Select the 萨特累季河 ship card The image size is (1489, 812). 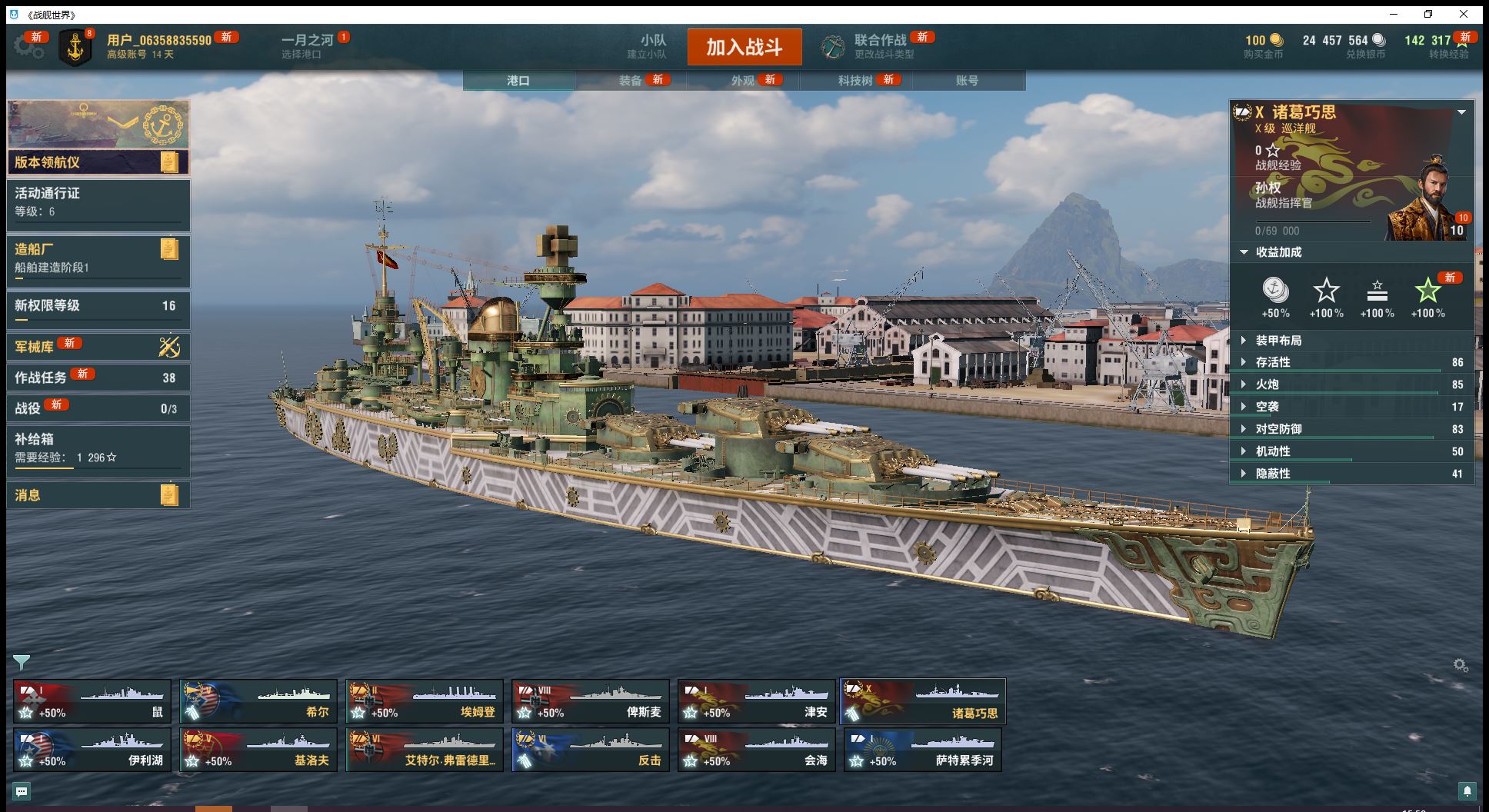(x=923, y=750)
